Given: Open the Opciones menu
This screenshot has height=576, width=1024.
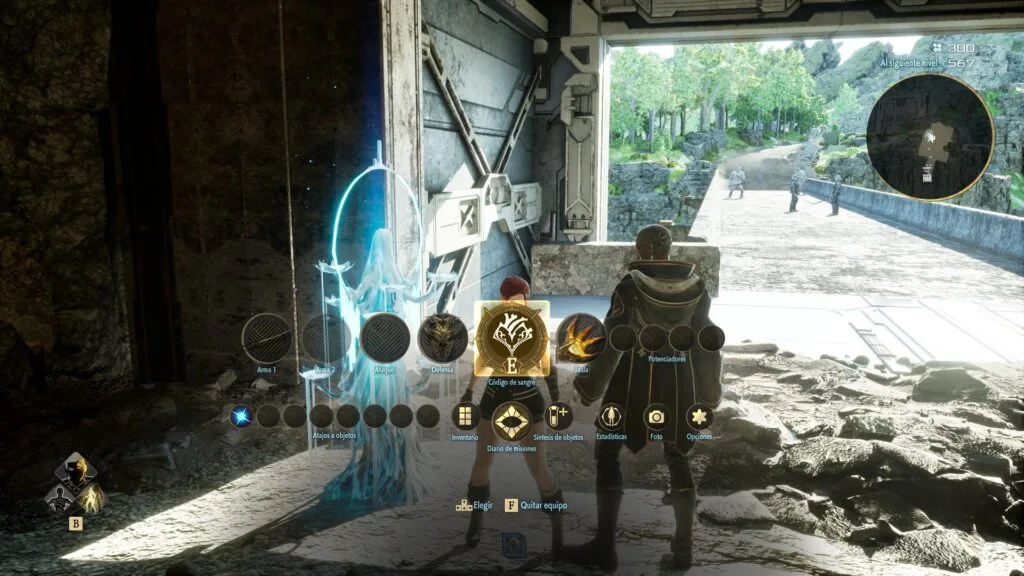Looking at the screenshot, I should 700,416.
